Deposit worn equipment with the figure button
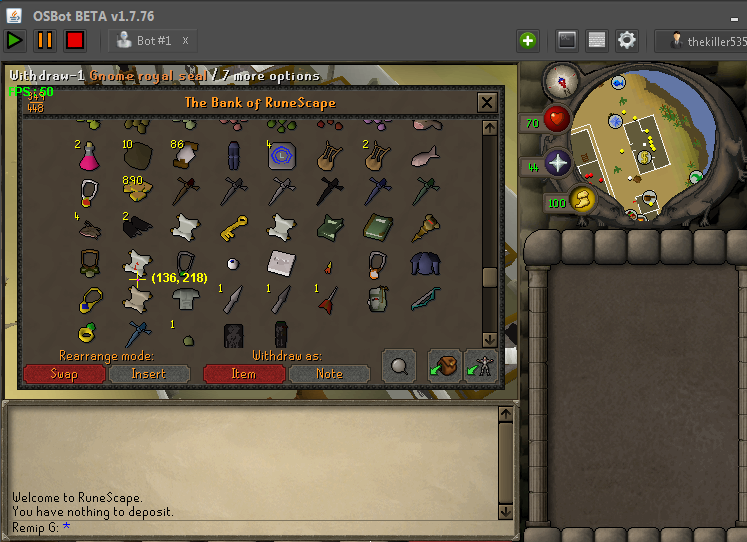This screenshot has height=542, width=747. 480,366
